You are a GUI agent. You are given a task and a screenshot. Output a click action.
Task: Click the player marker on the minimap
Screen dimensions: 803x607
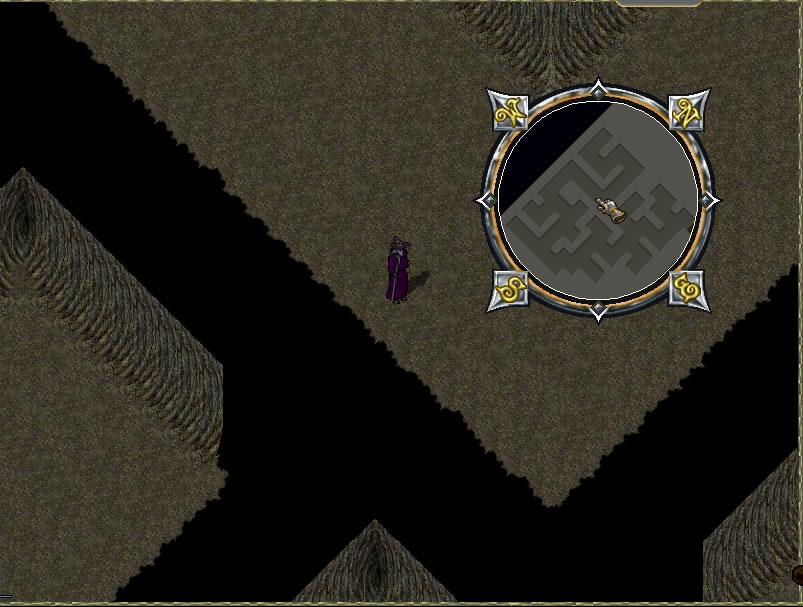pos(611,208)
